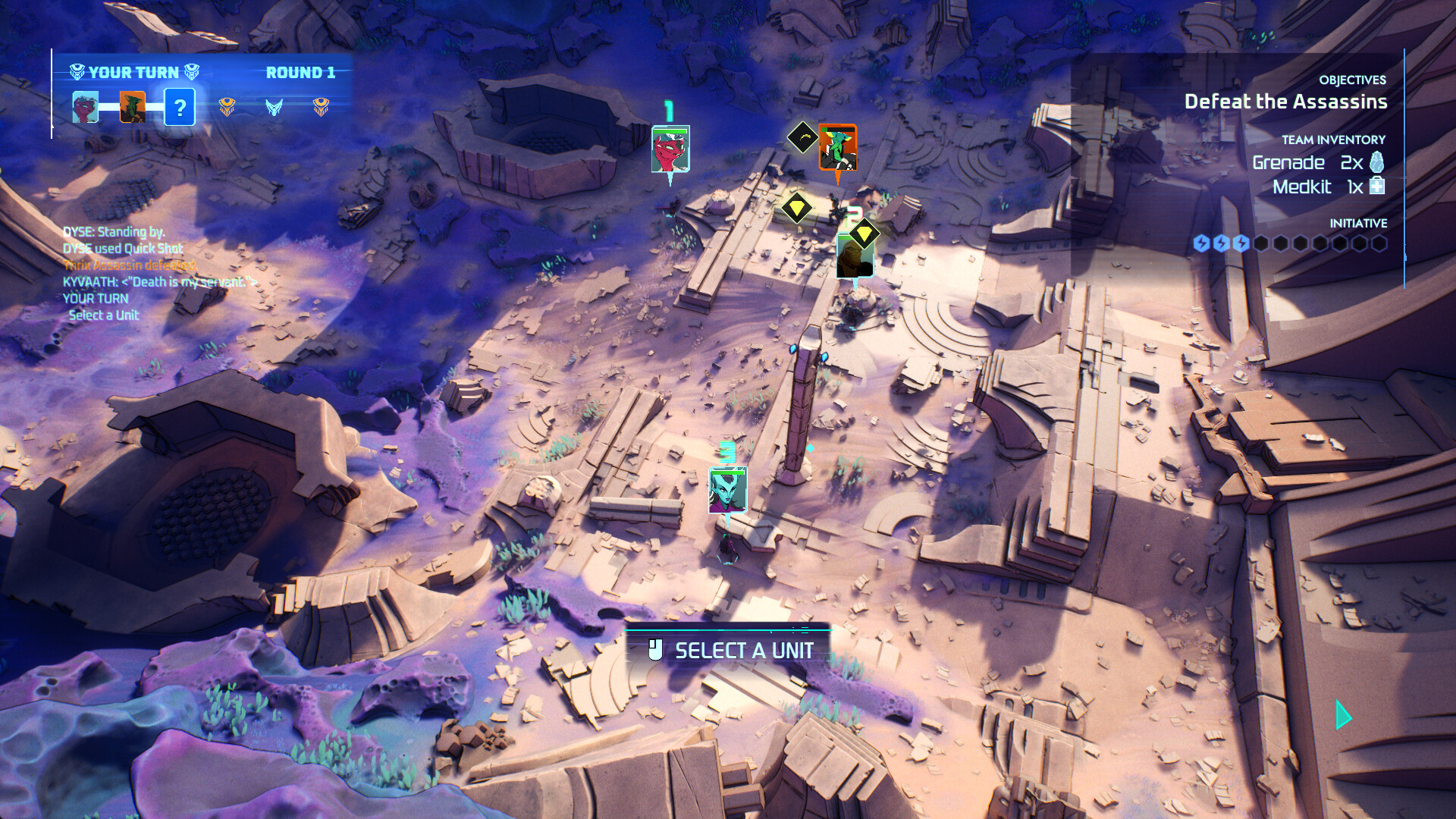Toggle a lit lightning pip under INITIATIVE
Image resolution: width=1456 pixels, height=819 pixels.
pos(1201,243)
